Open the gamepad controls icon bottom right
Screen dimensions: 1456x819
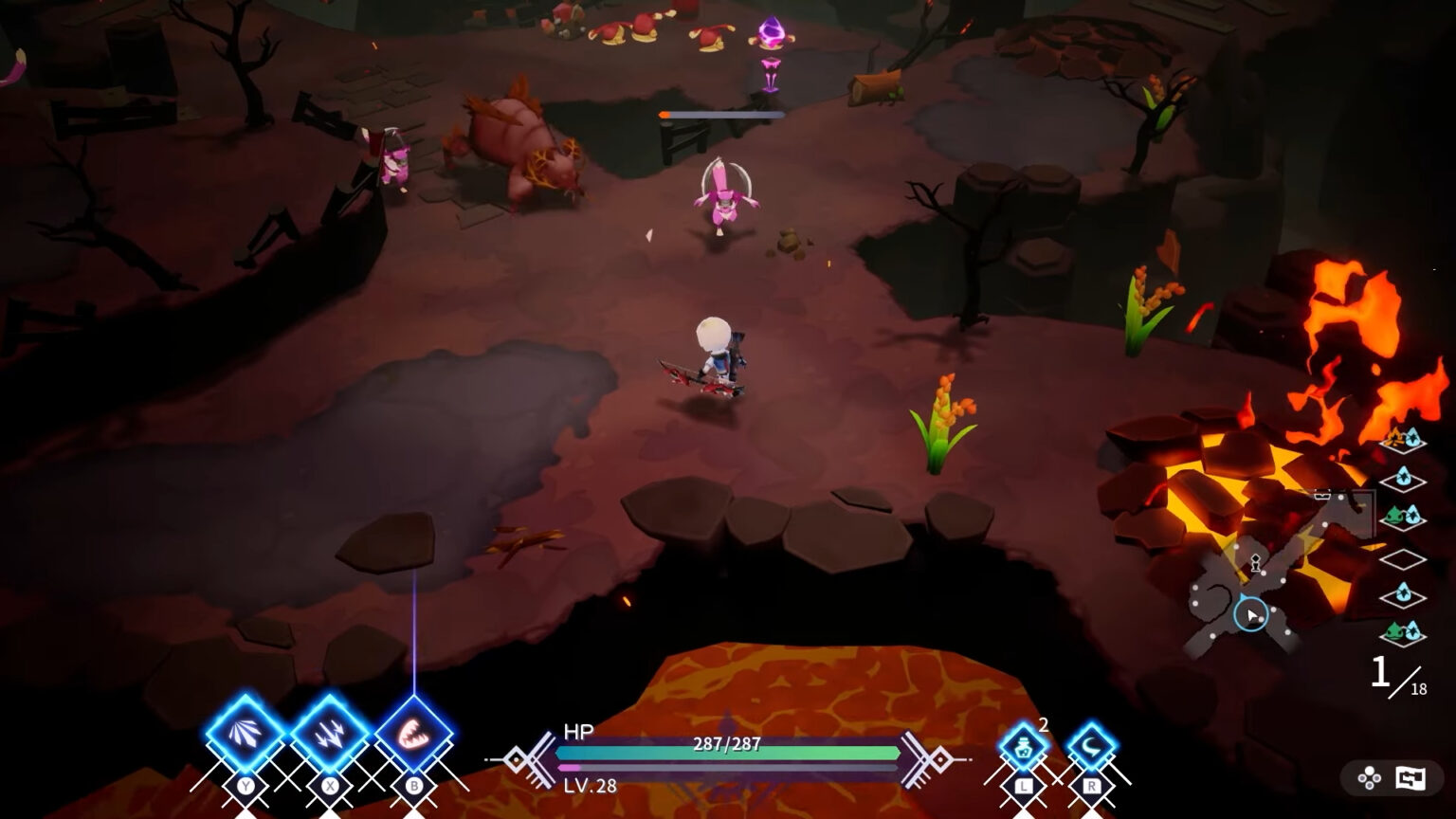pyautogui.click(x=1369, y=776)
